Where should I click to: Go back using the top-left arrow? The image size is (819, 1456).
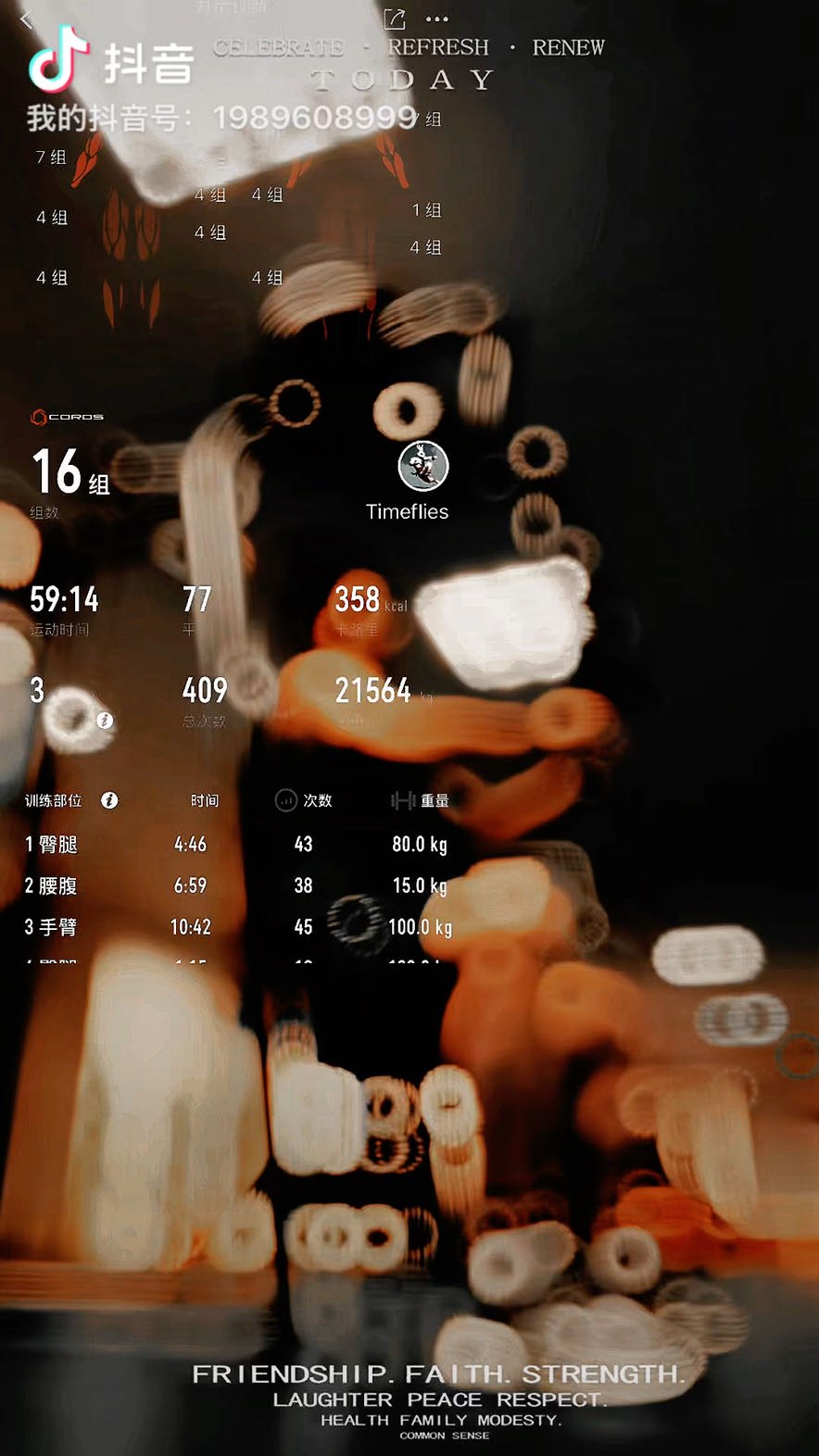(x=26, y=19)
